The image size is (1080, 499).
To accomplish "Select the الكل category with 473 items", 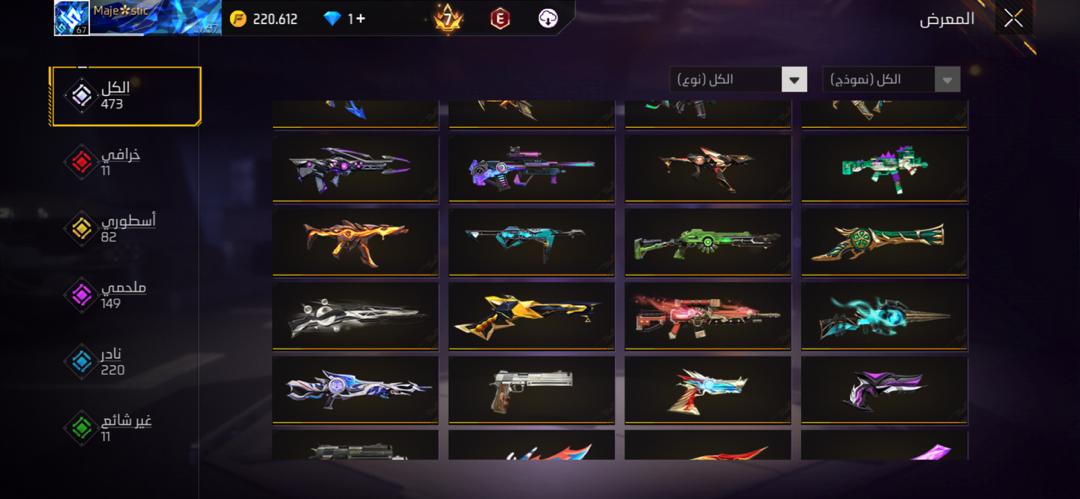I will pyautogui.click(x=125, y=96).
